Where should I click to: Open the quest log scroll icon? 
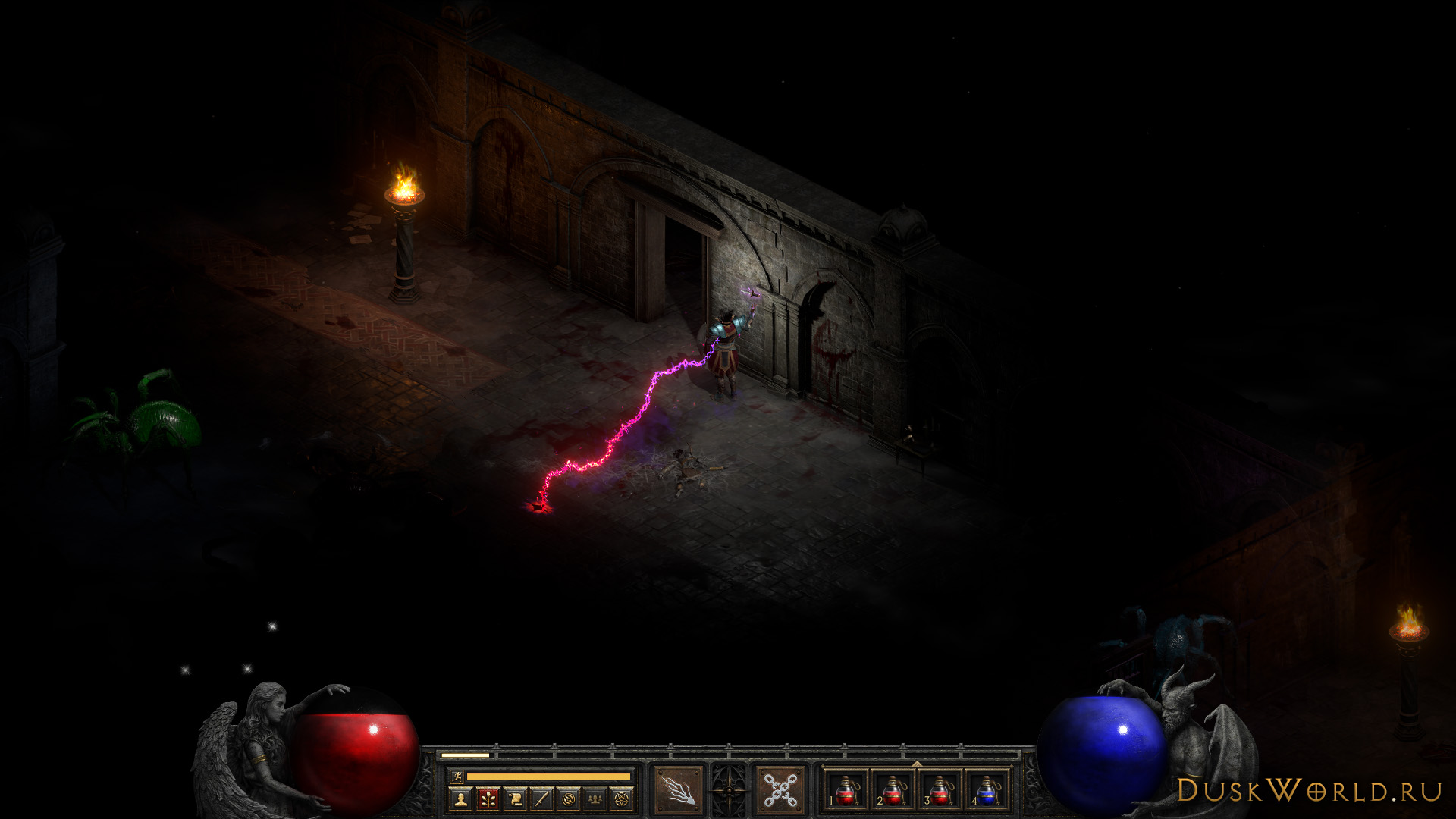(x=515, y=799)
